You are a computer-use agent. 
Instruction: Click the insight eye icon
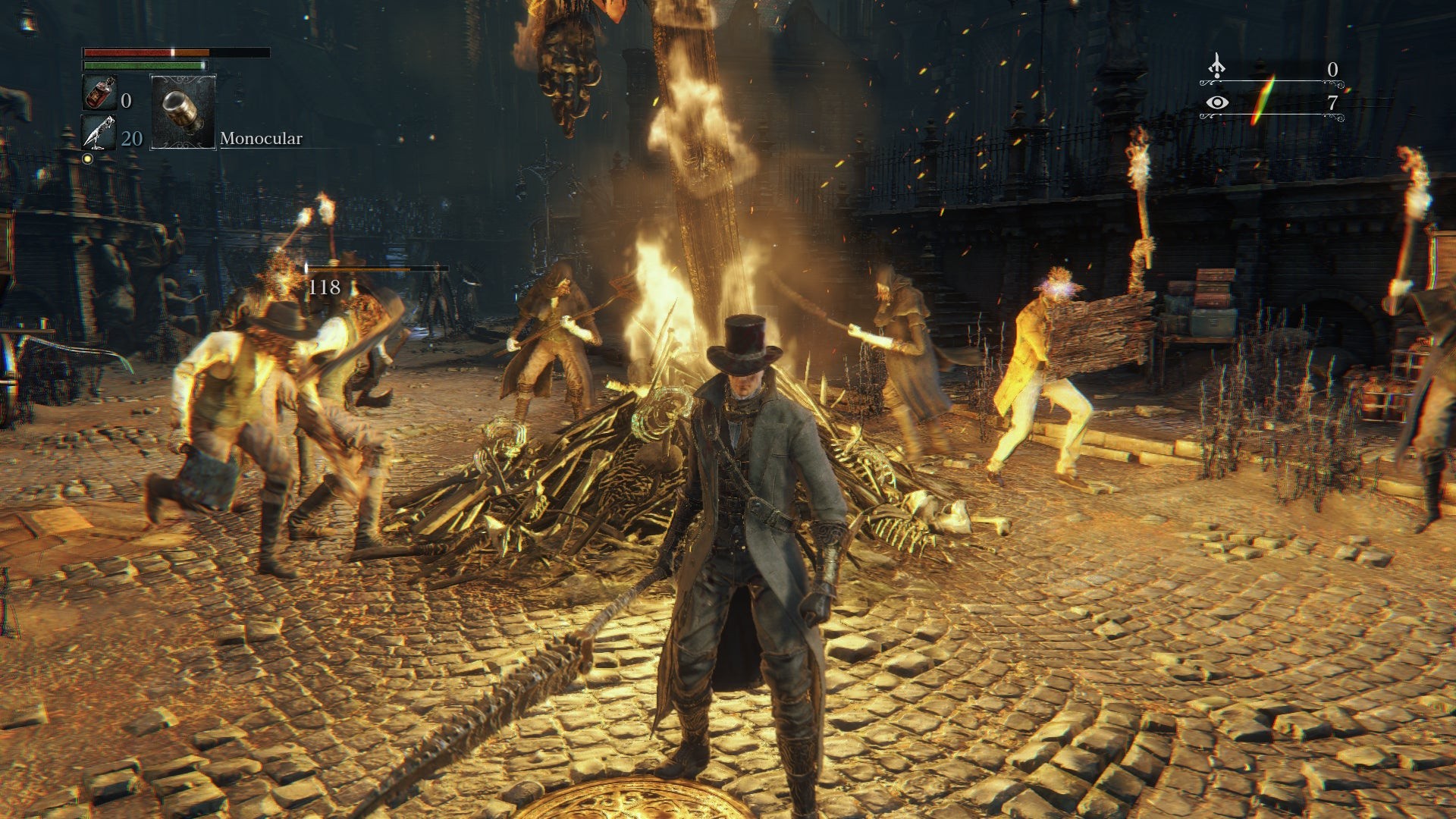[1217, 102]
